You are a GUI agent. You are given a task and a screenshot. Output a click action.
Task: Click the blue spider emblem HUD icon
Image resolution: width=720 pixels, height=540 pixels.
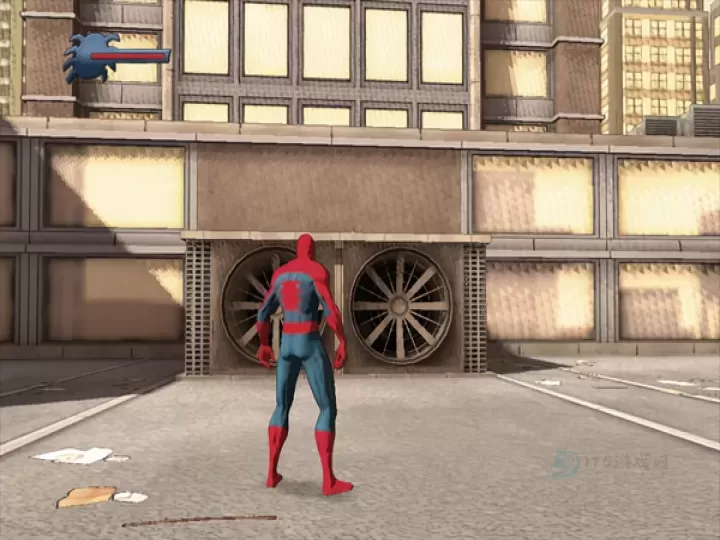pos(88,57)
